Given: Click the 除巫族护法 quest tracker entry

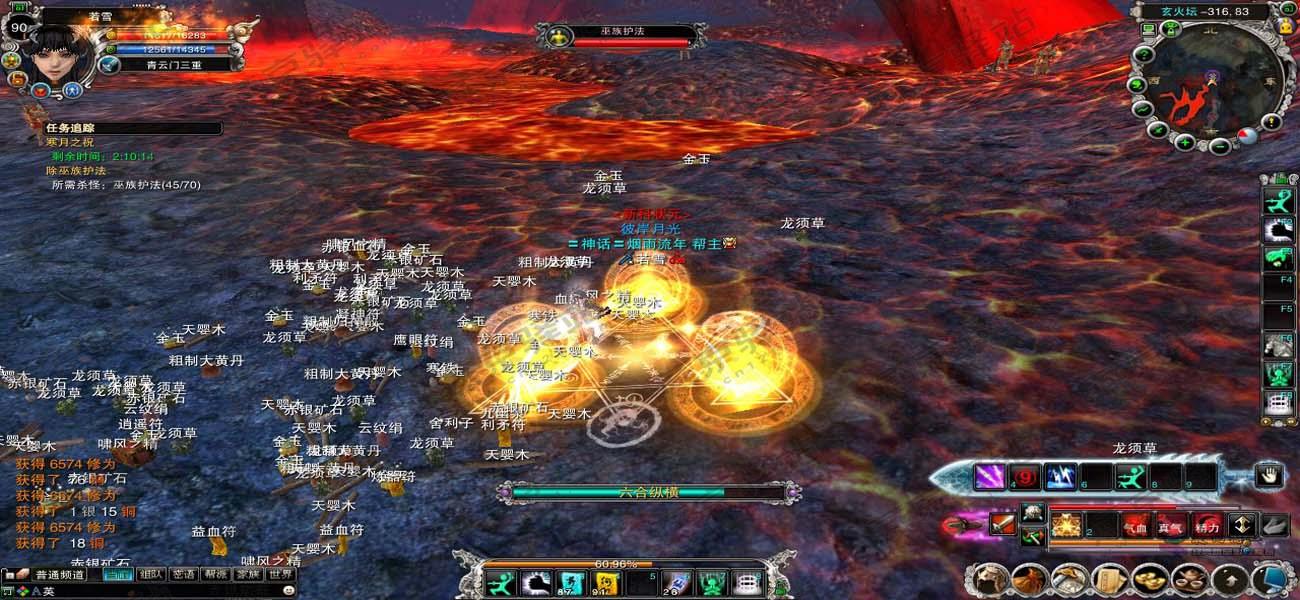Looking at the screenshot, I should (x=76, y=171).
